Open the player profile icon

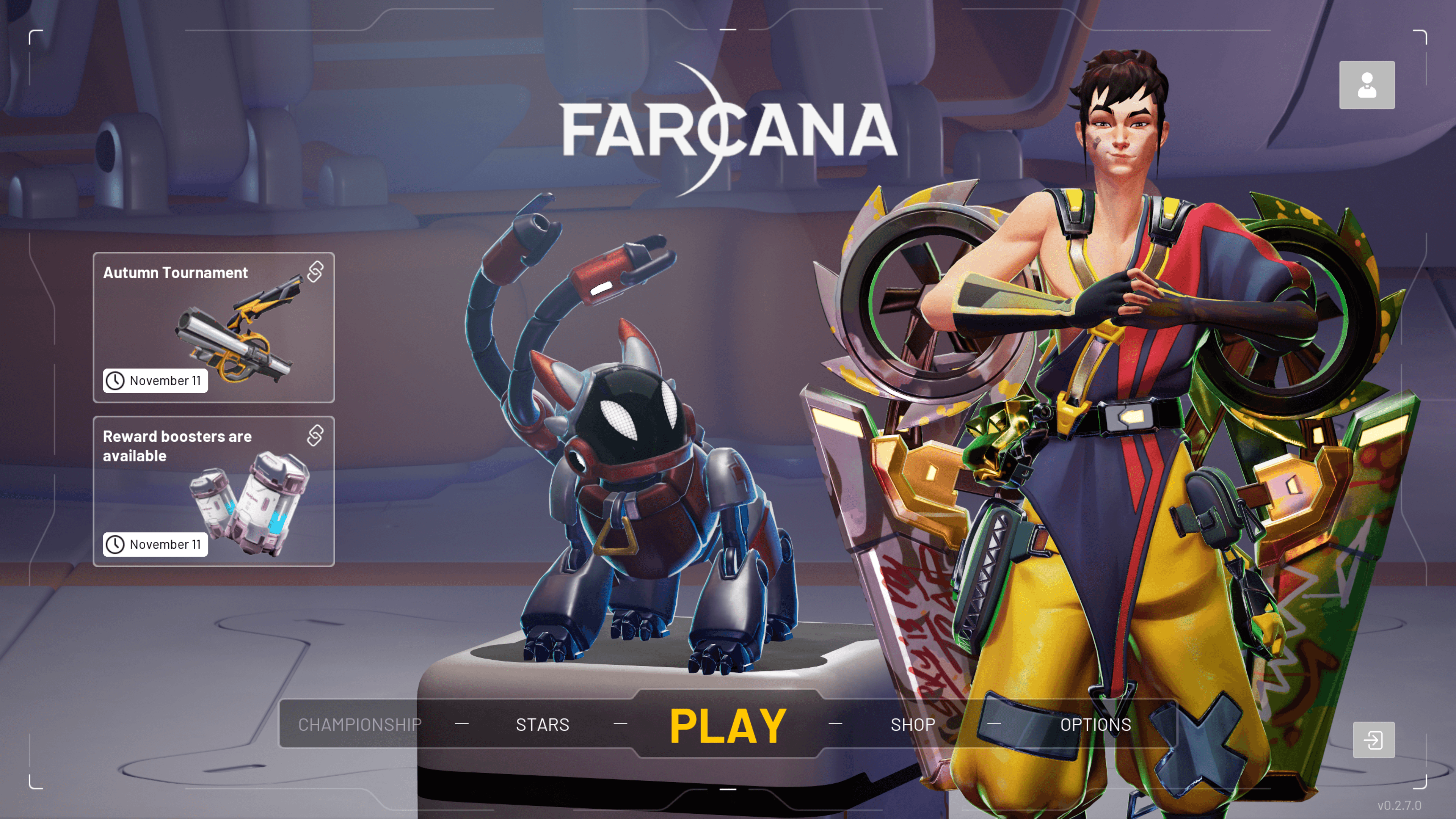pyautogui.click(x=1366, y=85)
